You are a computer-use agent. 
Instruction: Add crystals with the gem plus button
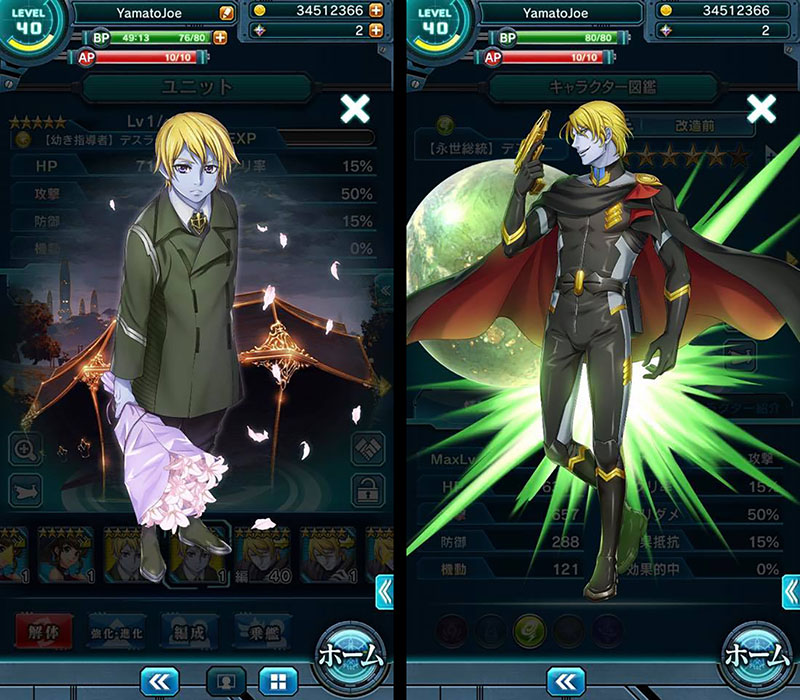(x=375, y=30)
